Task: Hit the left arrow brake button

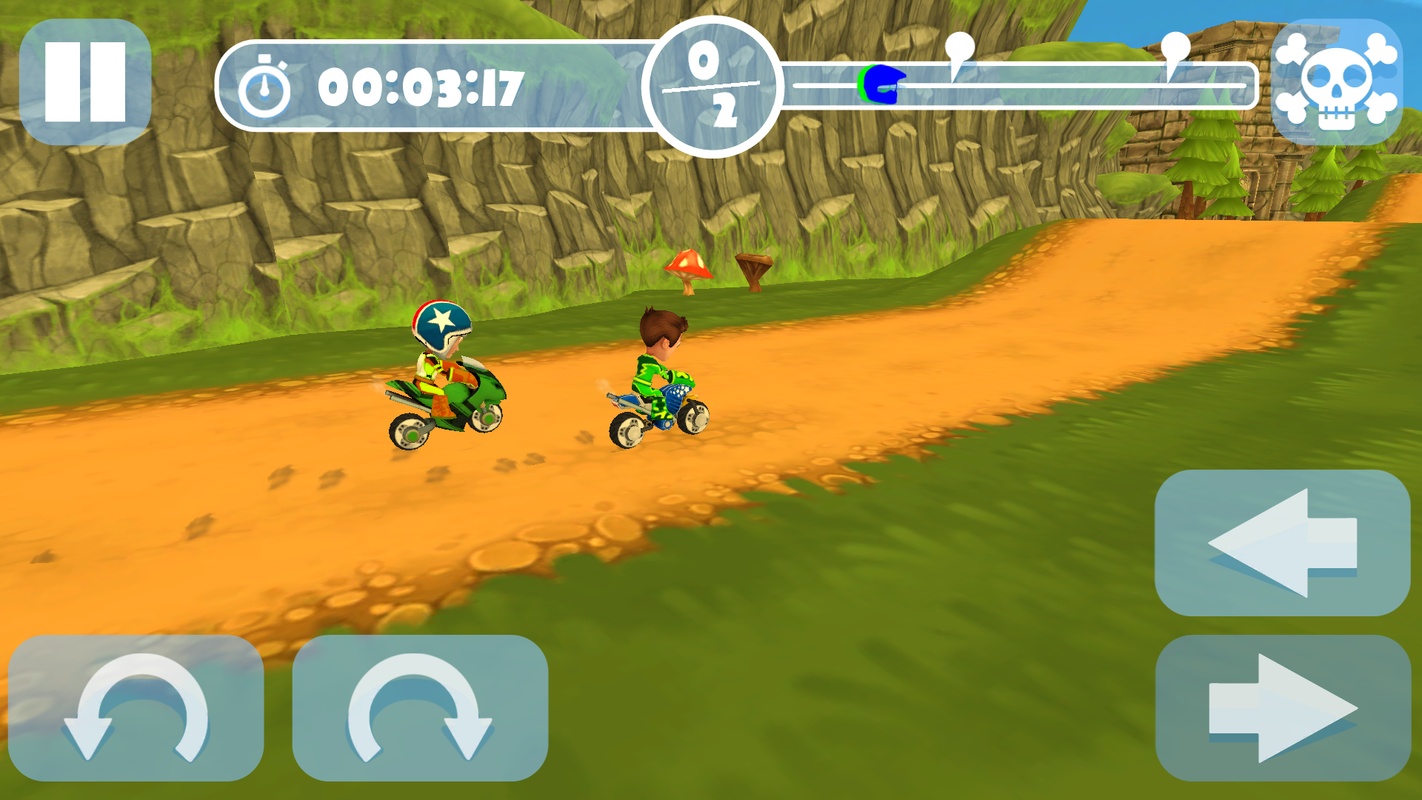Action: point(1282,543)
